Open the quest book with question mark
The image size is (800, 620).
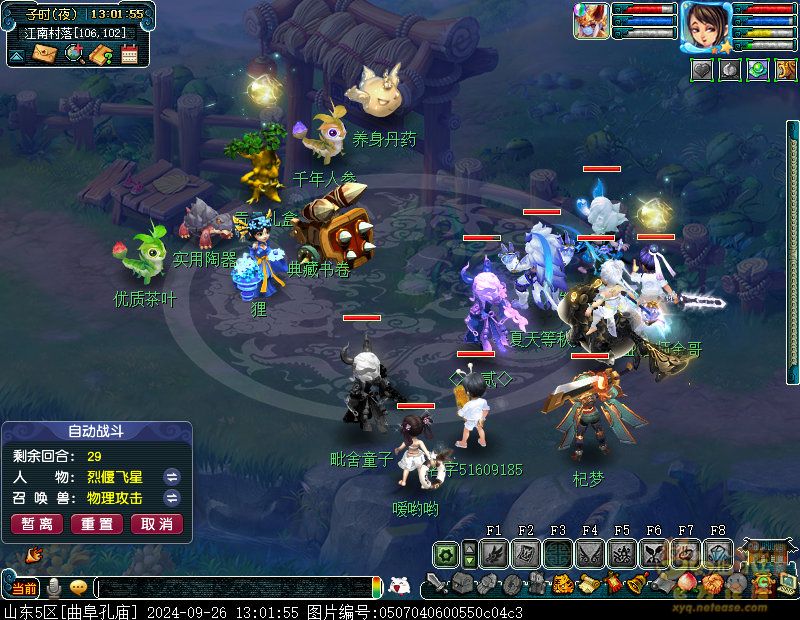(x=101, y=54)
